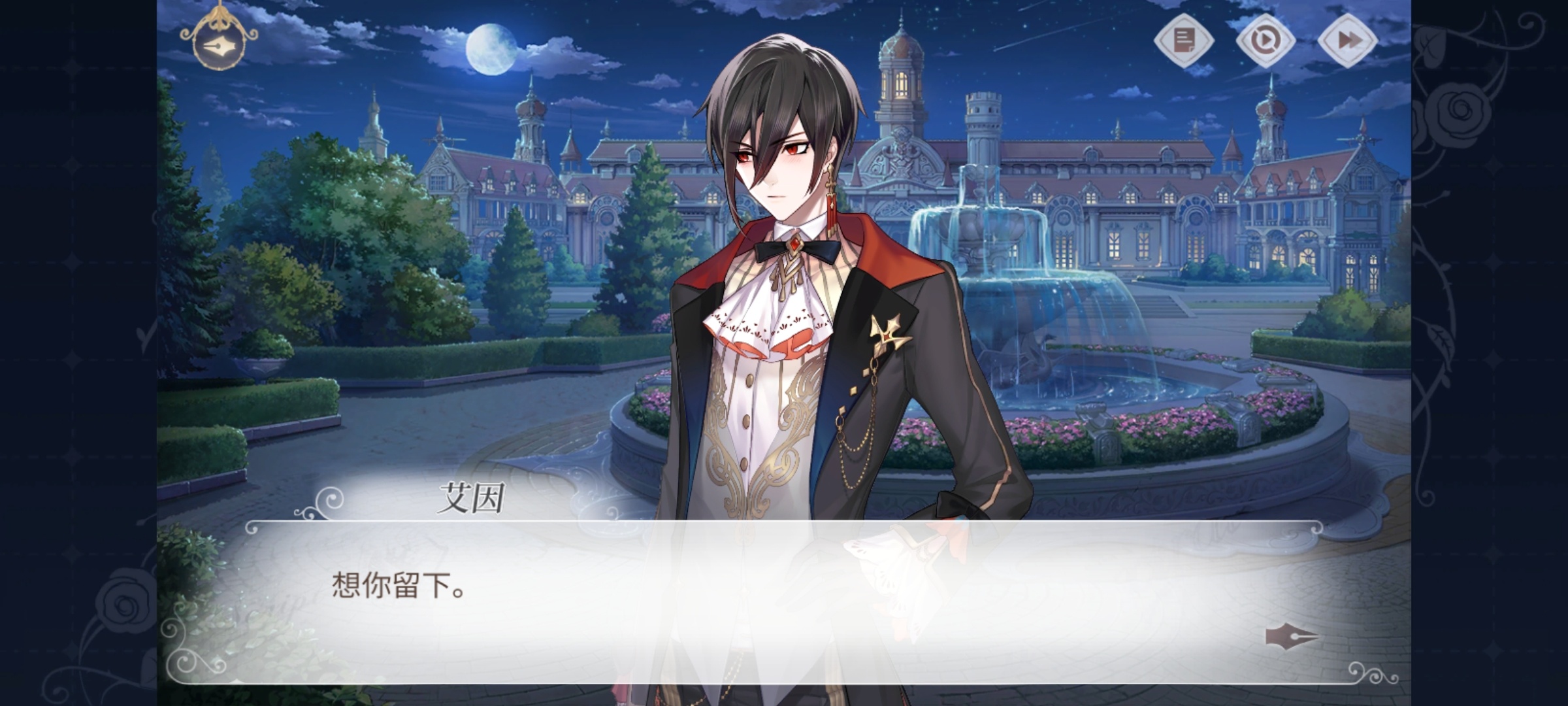Go back using the pen nib button
The image size is (1568, 706).
click(x=218, y=46)
